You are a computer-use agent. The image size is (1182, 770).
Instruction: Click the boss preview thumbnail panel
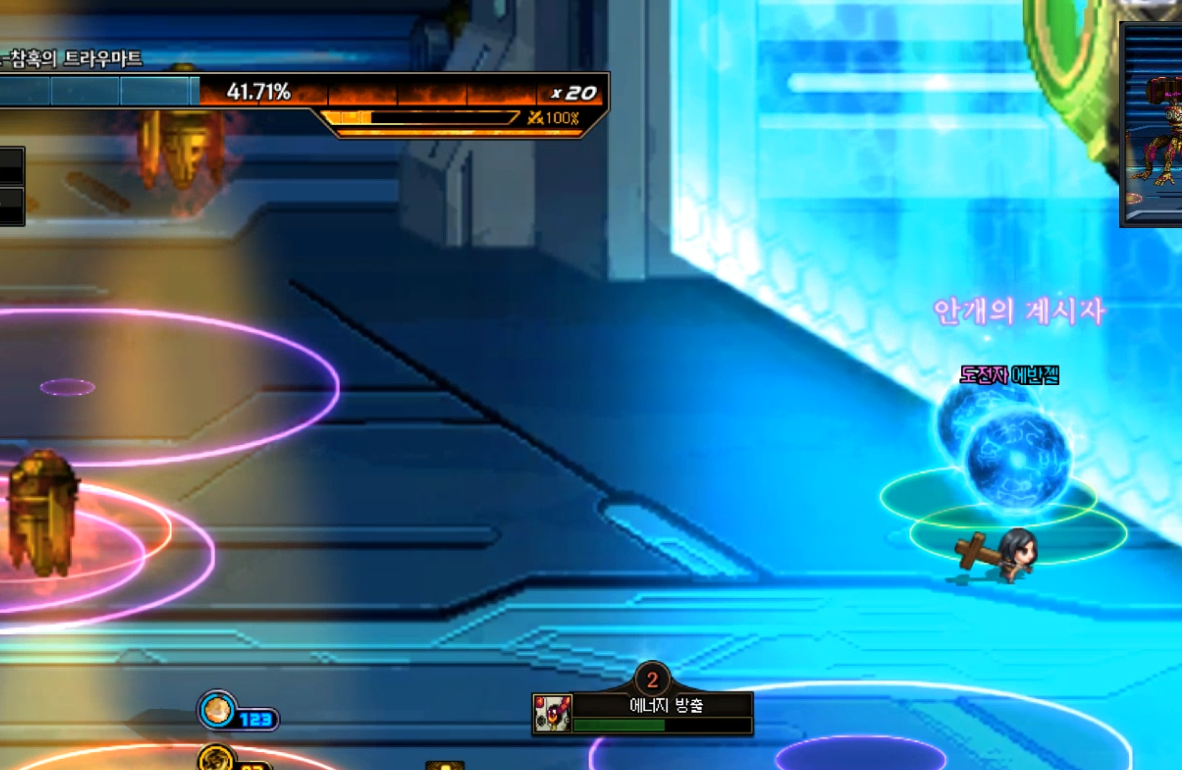pyautogui.click(x=1153, y=125)
